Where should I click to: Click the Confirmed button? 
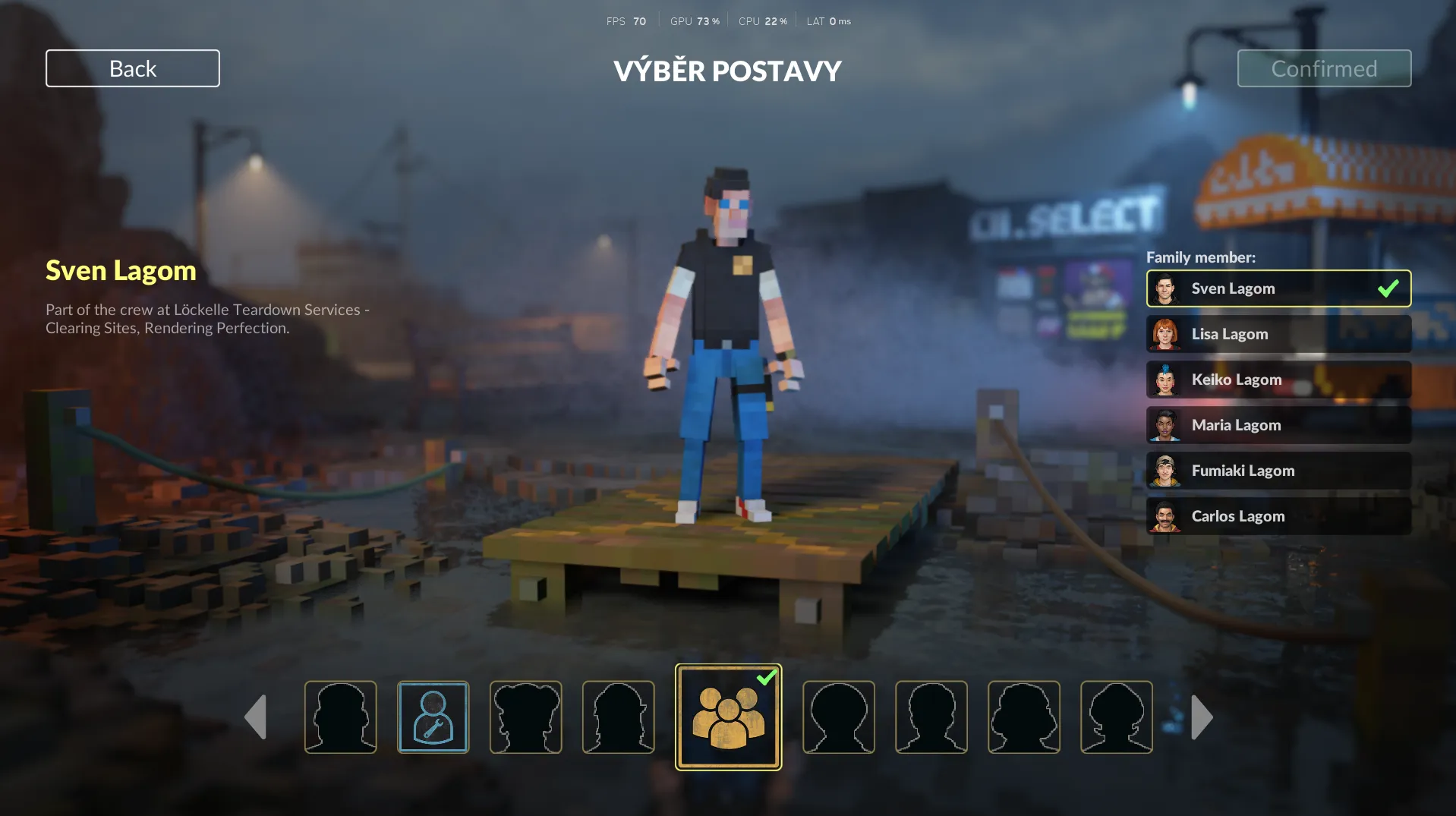click(x=1324, y=68)
